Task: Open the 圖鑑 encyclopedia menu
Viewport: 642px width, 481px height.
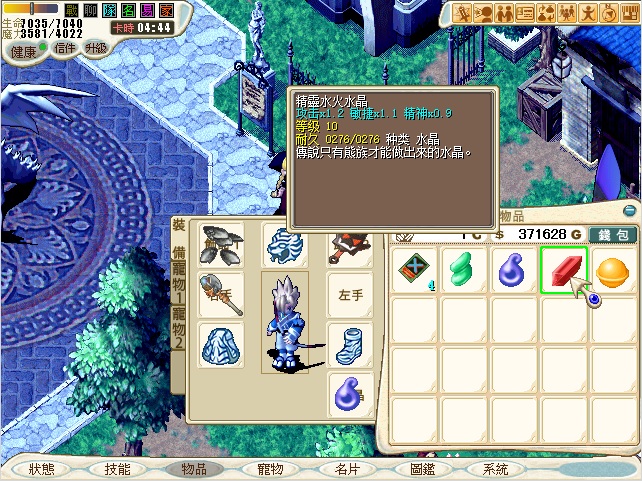Action: tap(422, 468)
